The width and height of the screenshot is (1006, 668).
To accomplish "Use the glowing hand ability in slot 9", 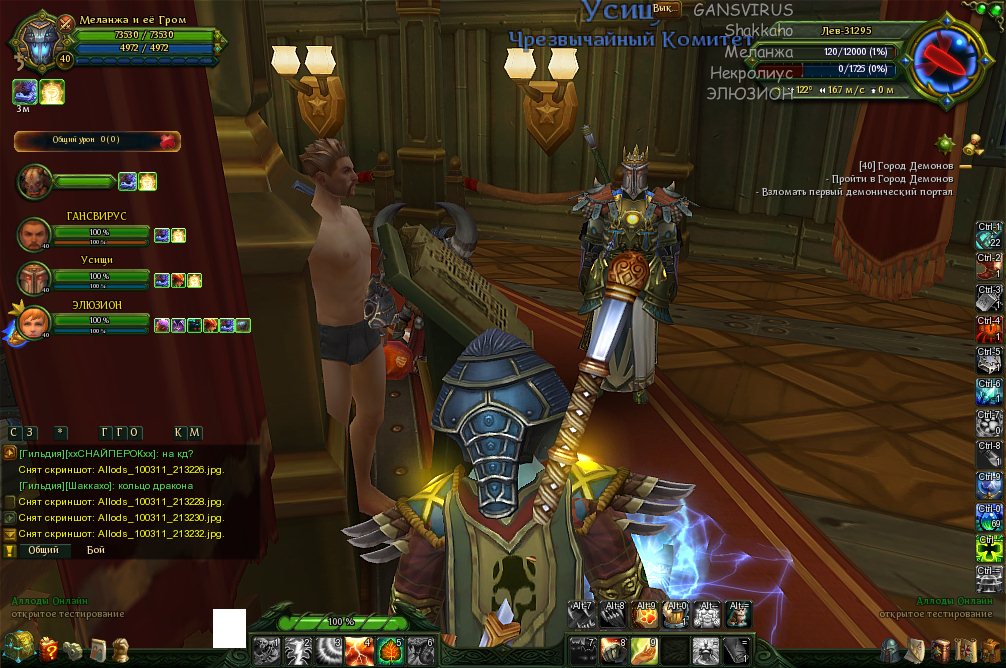I will 645,651.
